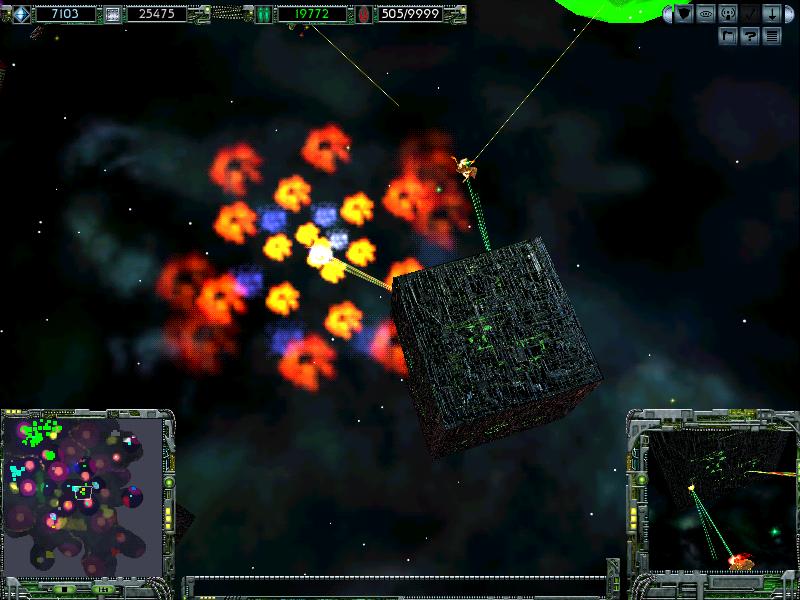The width and height of the screenshot is (800, 600).
Task: Select the flag icon button
Action: (729, 36)
